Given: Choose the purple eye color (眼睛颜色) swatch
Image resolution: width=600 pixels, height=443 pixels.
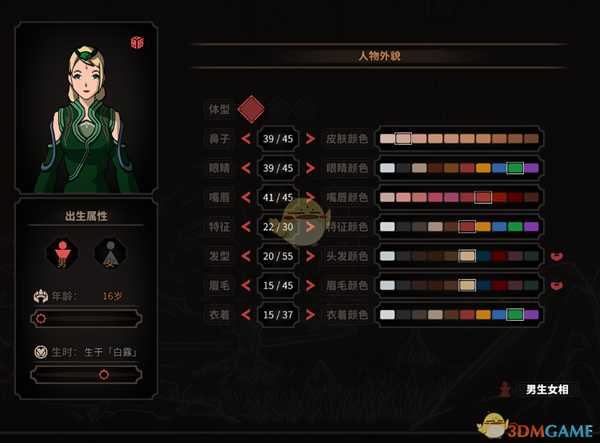Looking at the screenshot, I should coord(532,168).
